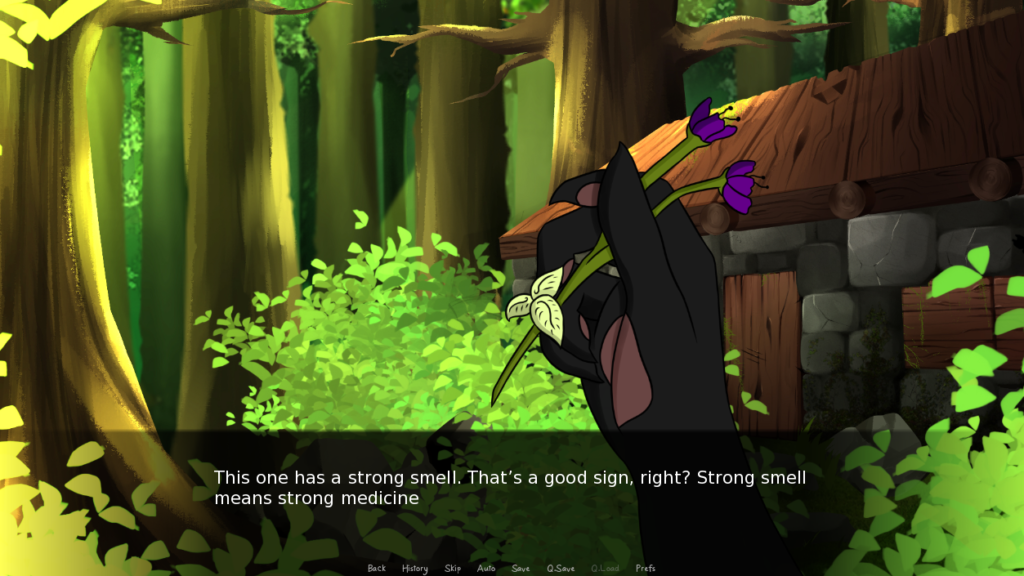Screen dimensions: 1024x576
Task: Turn on Auto-advance mode
Action: pyautogui.click(x=486, y=568)
